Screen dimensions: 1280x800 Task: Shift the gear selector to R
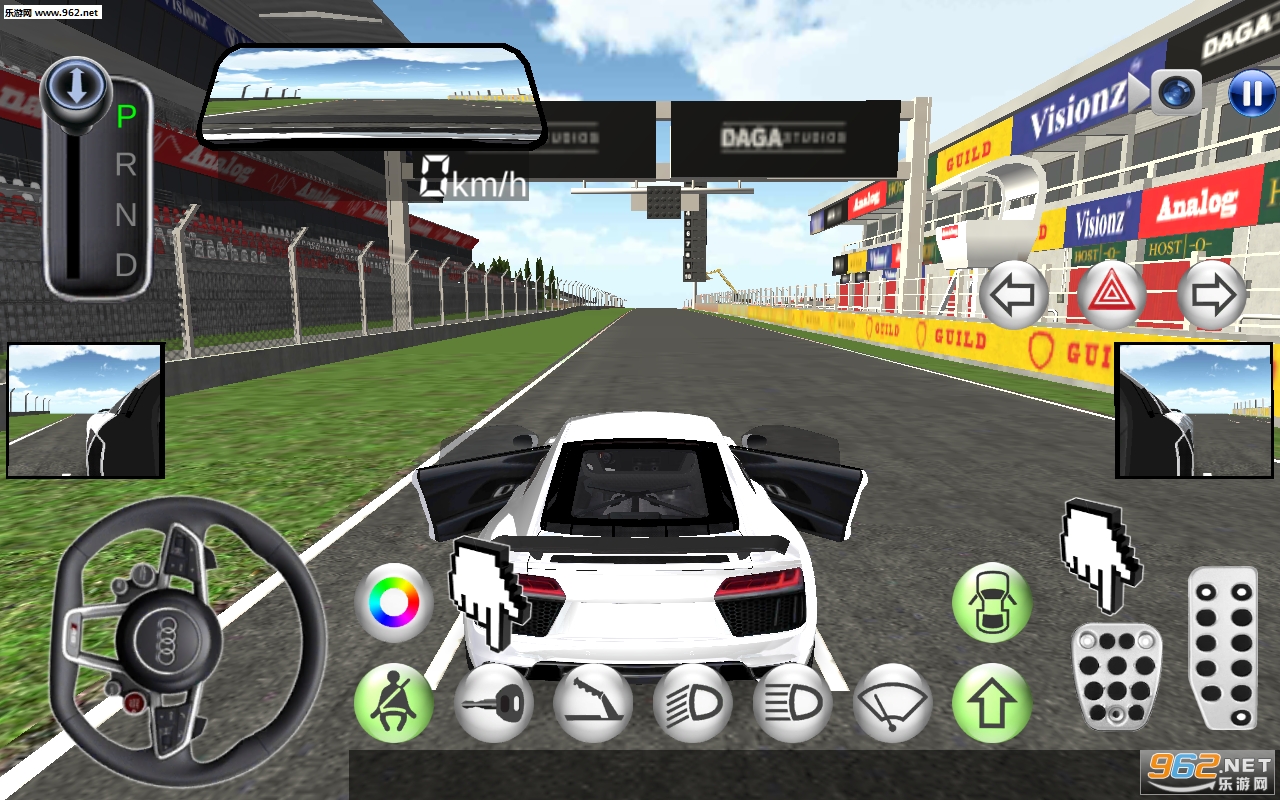coord(126,165)
